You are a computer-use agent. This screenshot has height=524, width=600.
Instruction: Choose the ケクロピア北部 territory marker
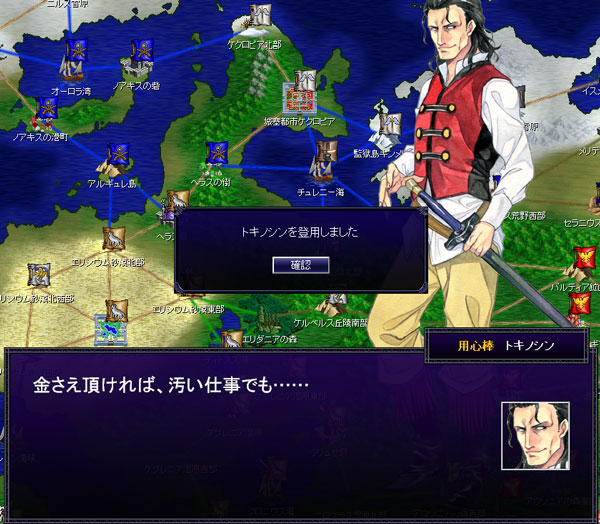[x=261, y=22]
